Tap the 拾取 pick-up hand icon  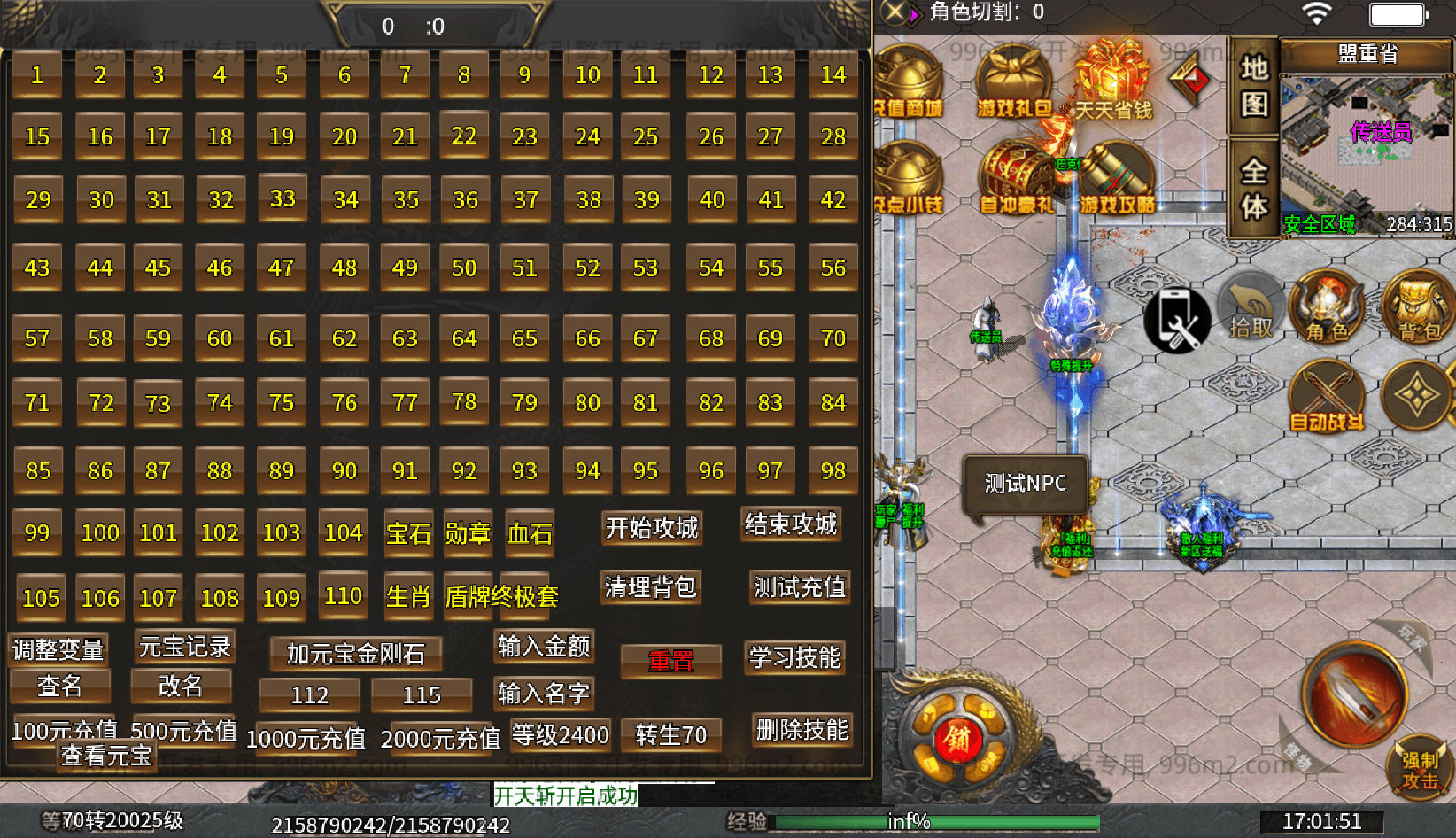point(1251,310)
